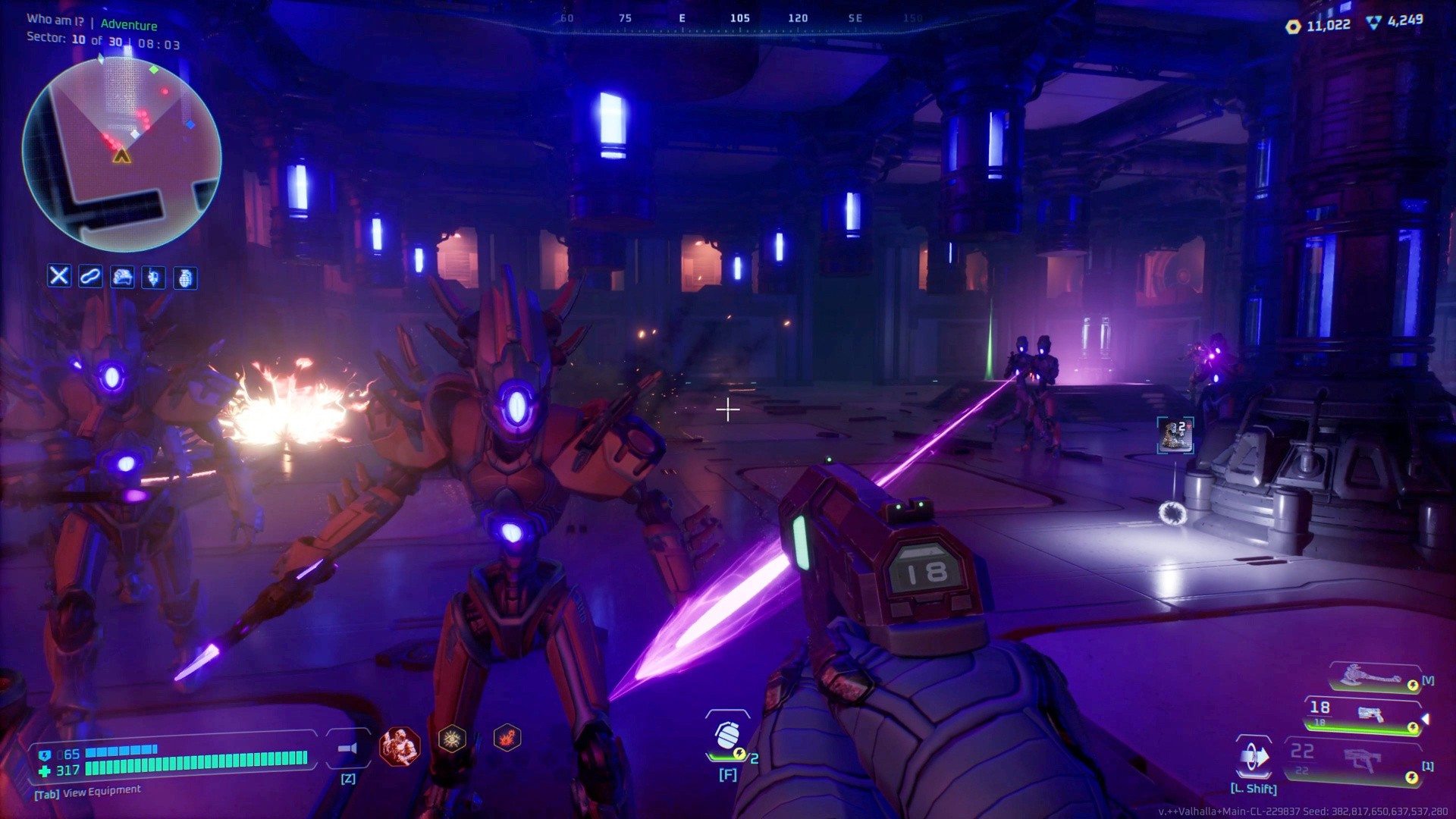Toggle the flashlight slot icon
The height and width of the screenshot is (819, 1456).
coord(347,748)
